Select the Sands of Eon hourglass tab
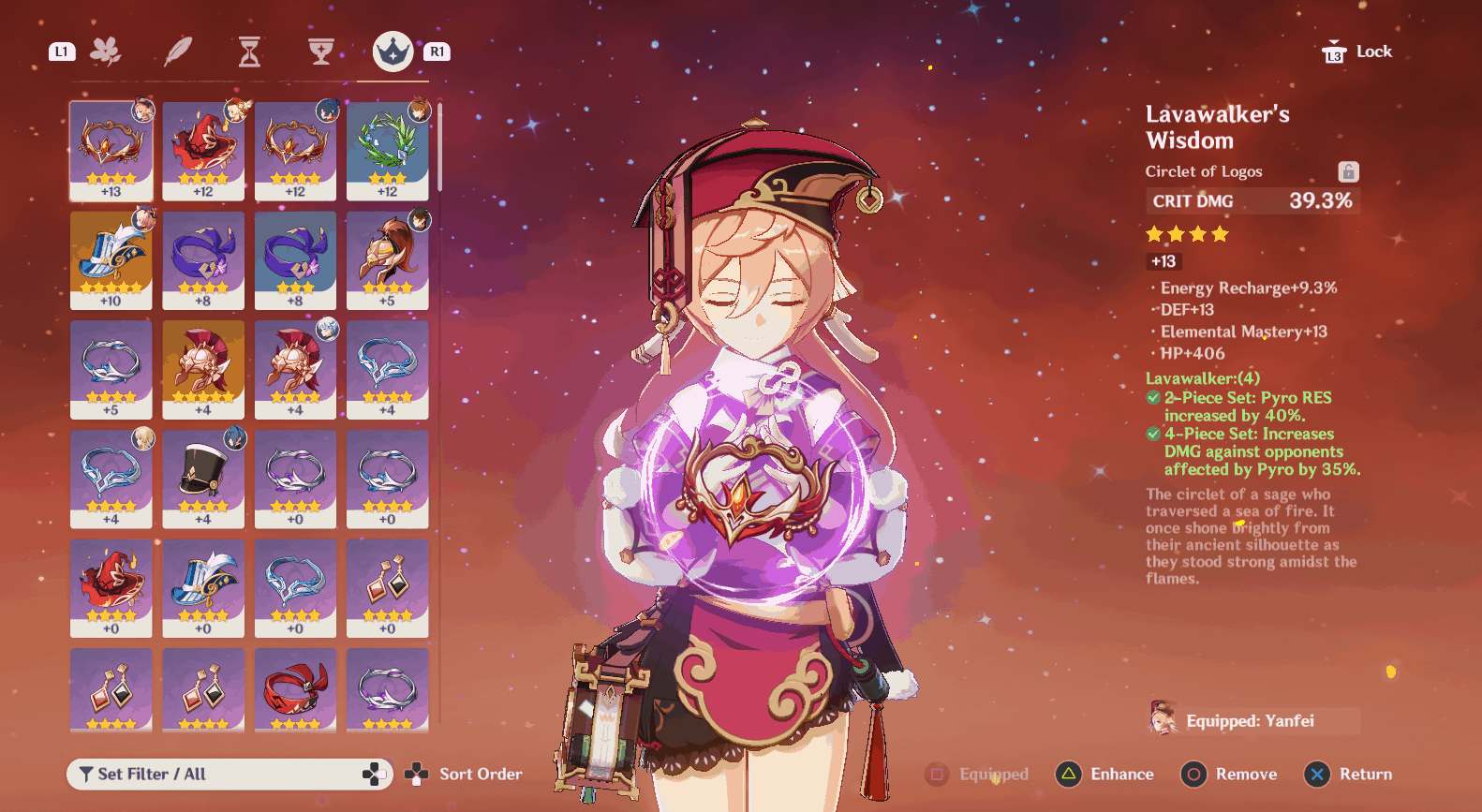Screen dimensions: 1482x812 (249, 52)
